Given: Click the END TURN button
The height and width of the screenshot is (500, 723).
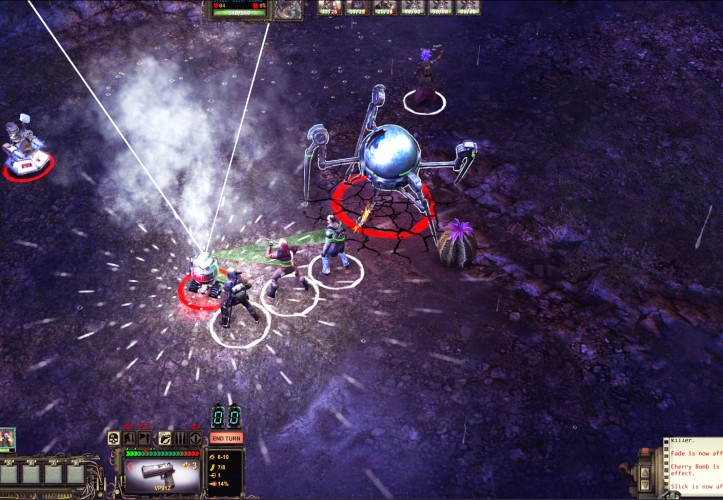Looking at the screenshot, I should pyautogui.click(x=226, y=438).
